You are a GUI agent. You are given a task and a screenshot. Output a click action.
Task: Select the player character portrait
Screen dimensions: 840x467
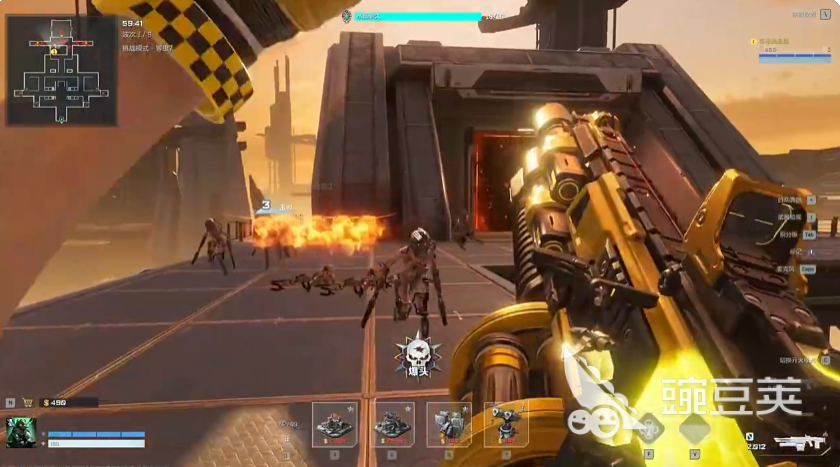point(21,433)
